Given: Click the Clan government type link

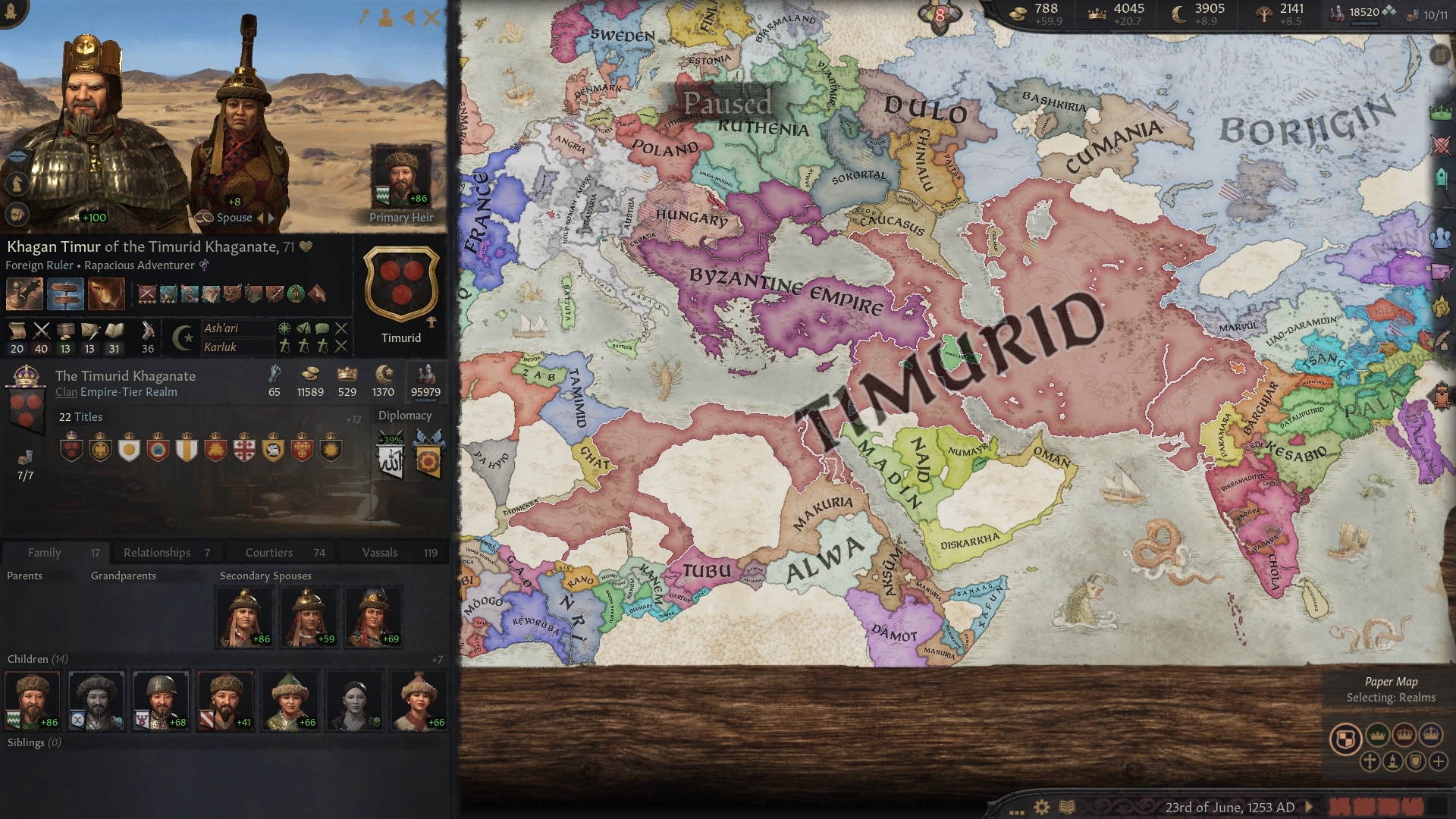Looking at the screenshot, I should point(65,392).
